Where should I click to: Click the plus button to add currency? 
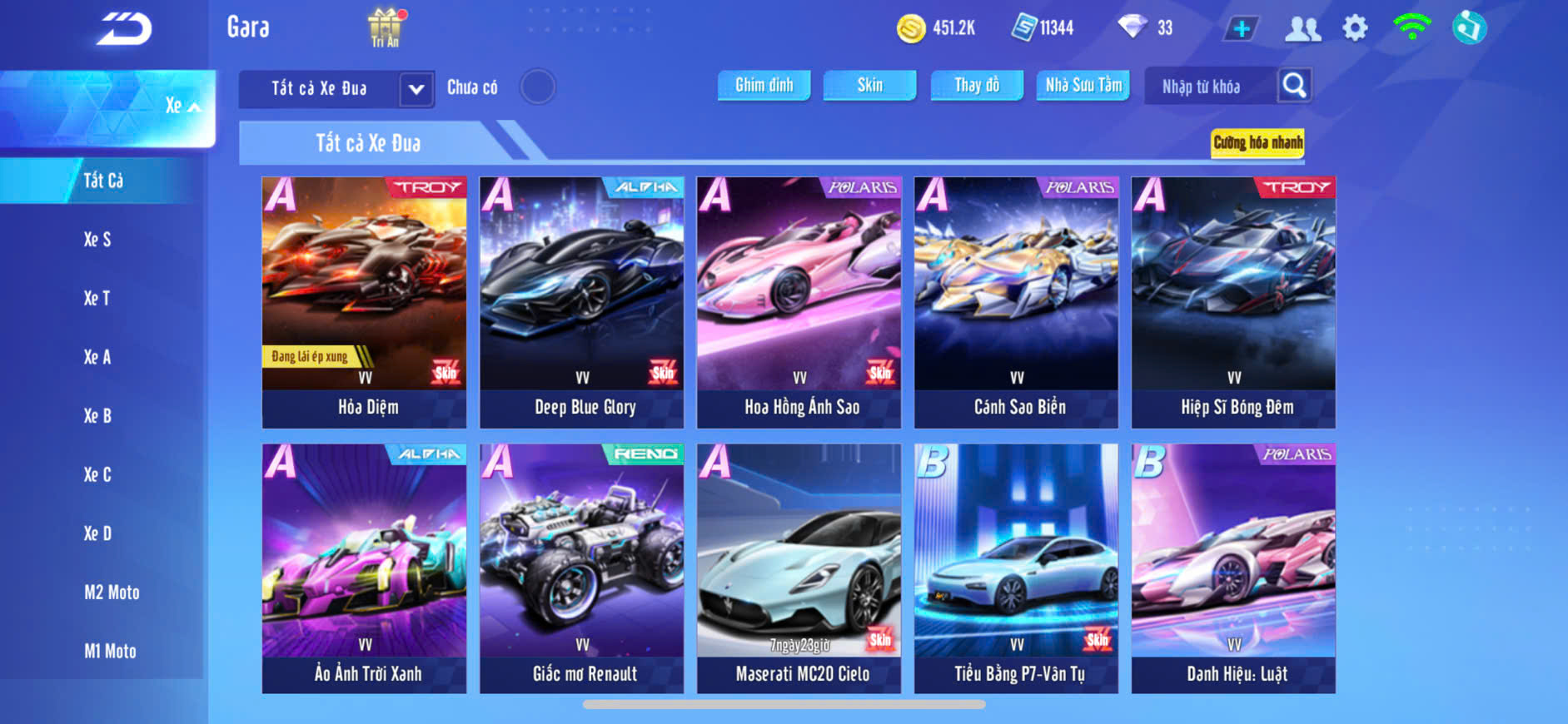(x=1241, y=29)
